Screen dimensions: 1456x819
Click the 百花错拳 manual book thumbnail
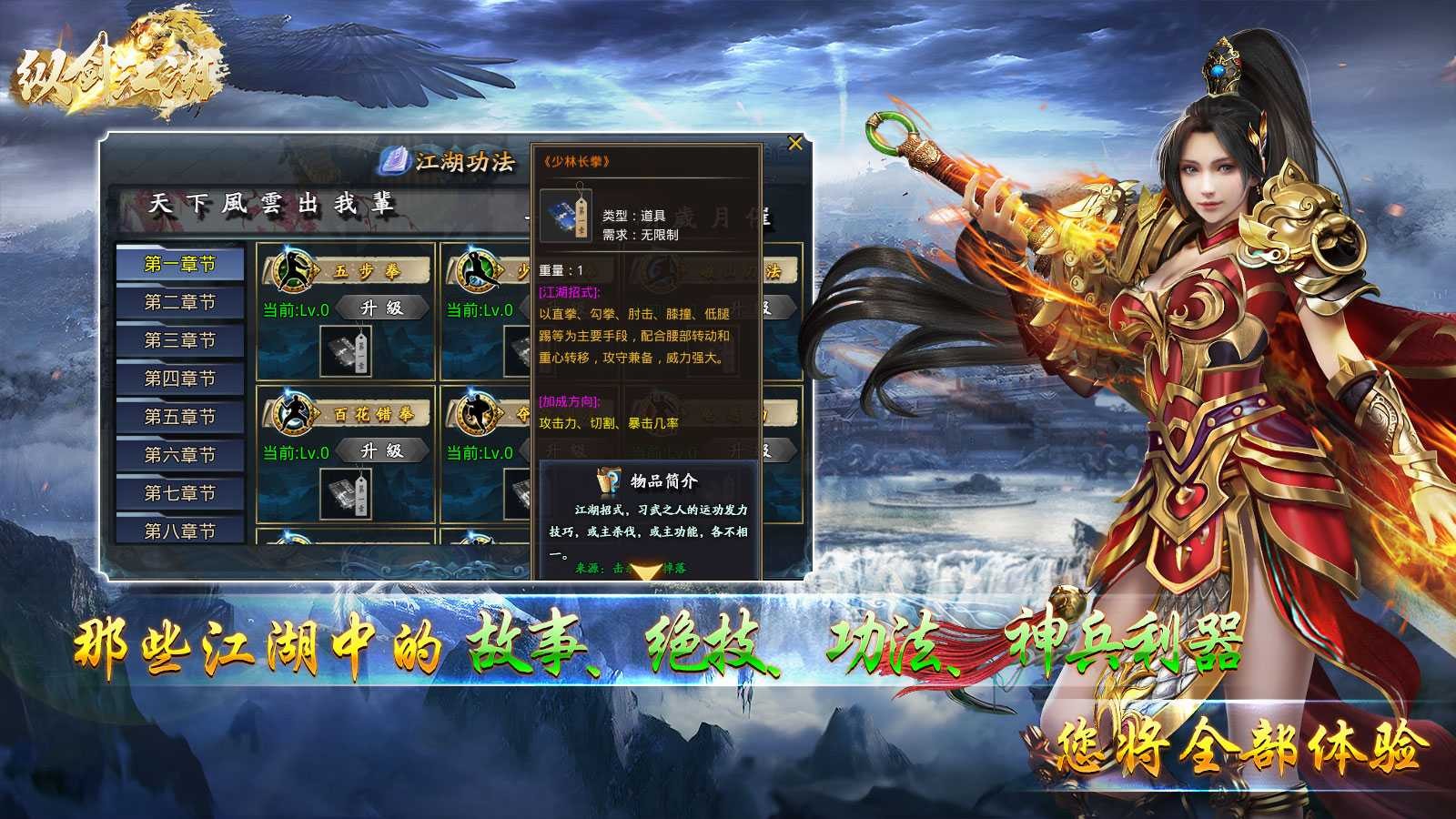pos(346,496)
